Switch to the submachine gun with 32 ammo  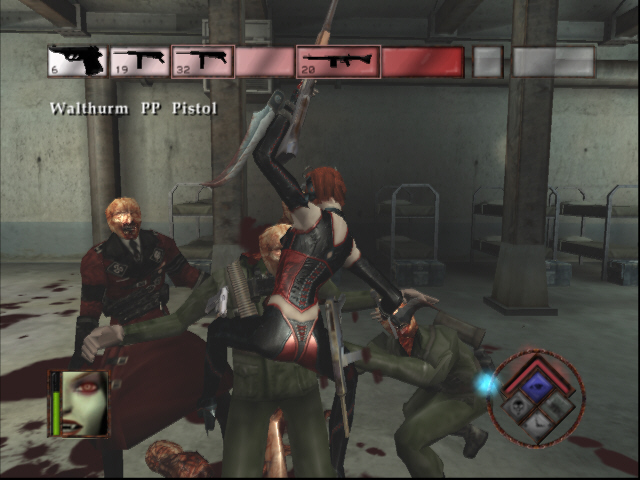coord(202,62)
